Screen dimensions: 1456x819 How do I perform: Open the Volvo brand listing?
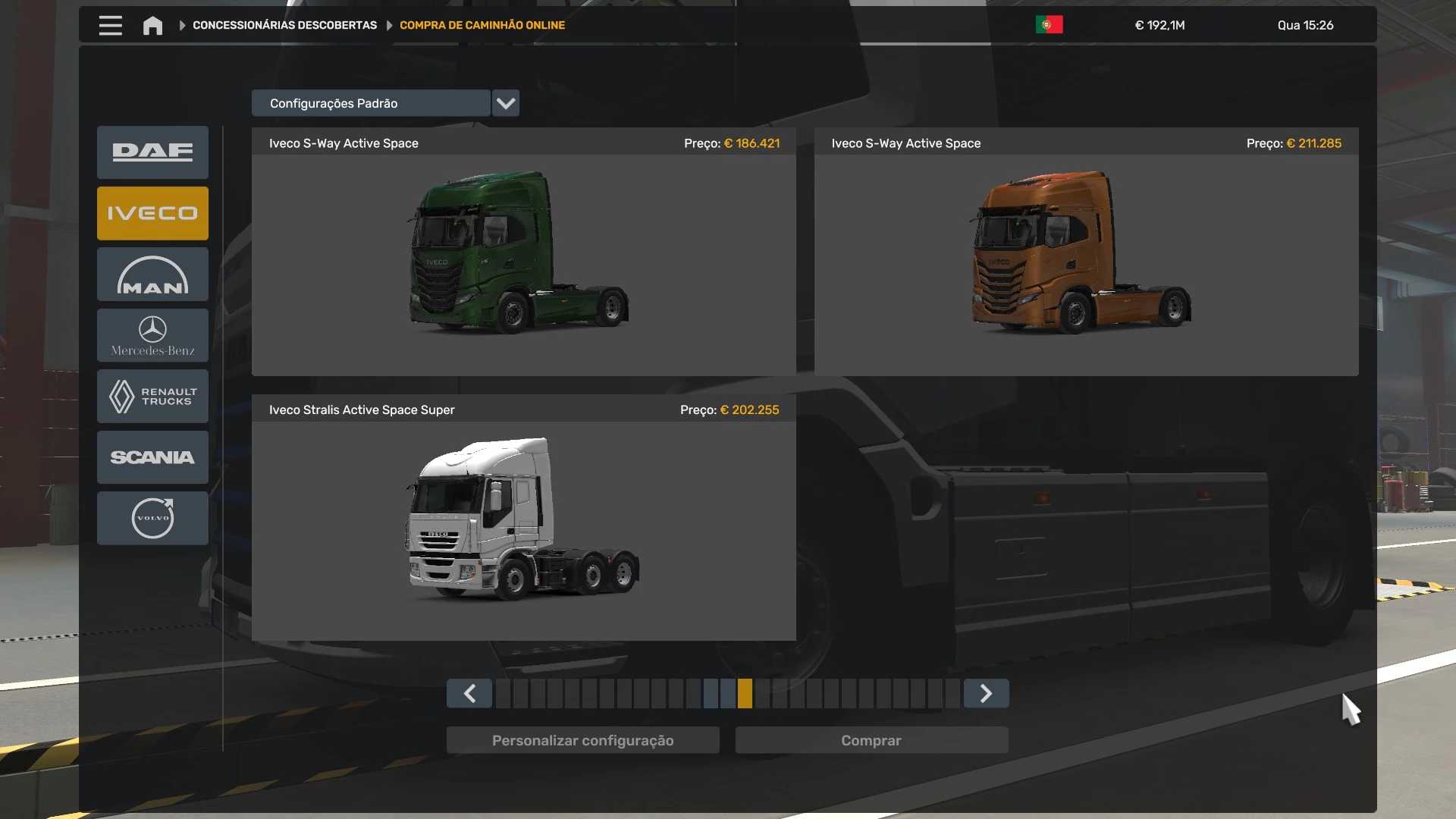point(152,518)
